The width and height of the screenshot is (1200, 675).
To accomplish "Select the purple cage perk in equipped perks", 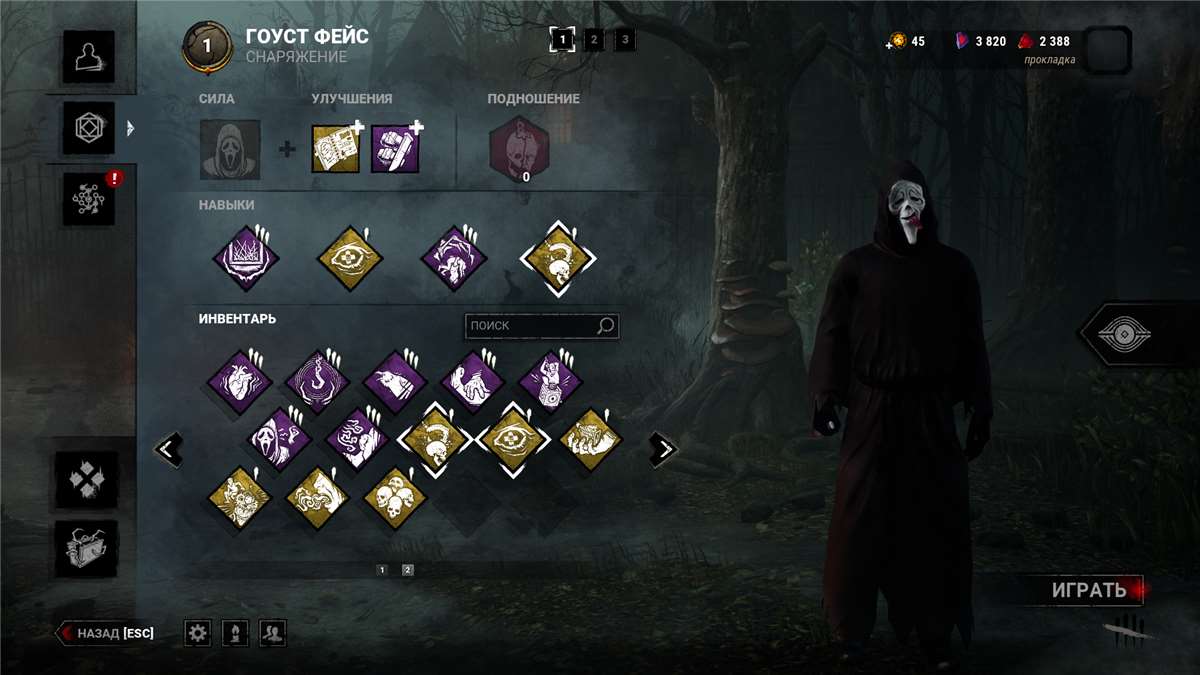I will pos(245,257).
